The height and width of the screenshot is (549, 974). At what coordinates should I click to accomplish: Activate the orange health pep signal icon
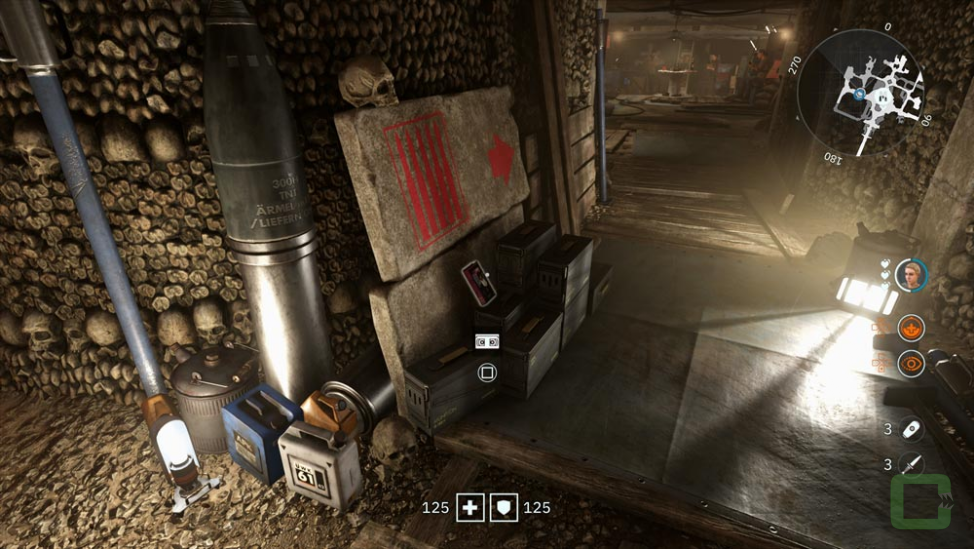click(911, 327)
